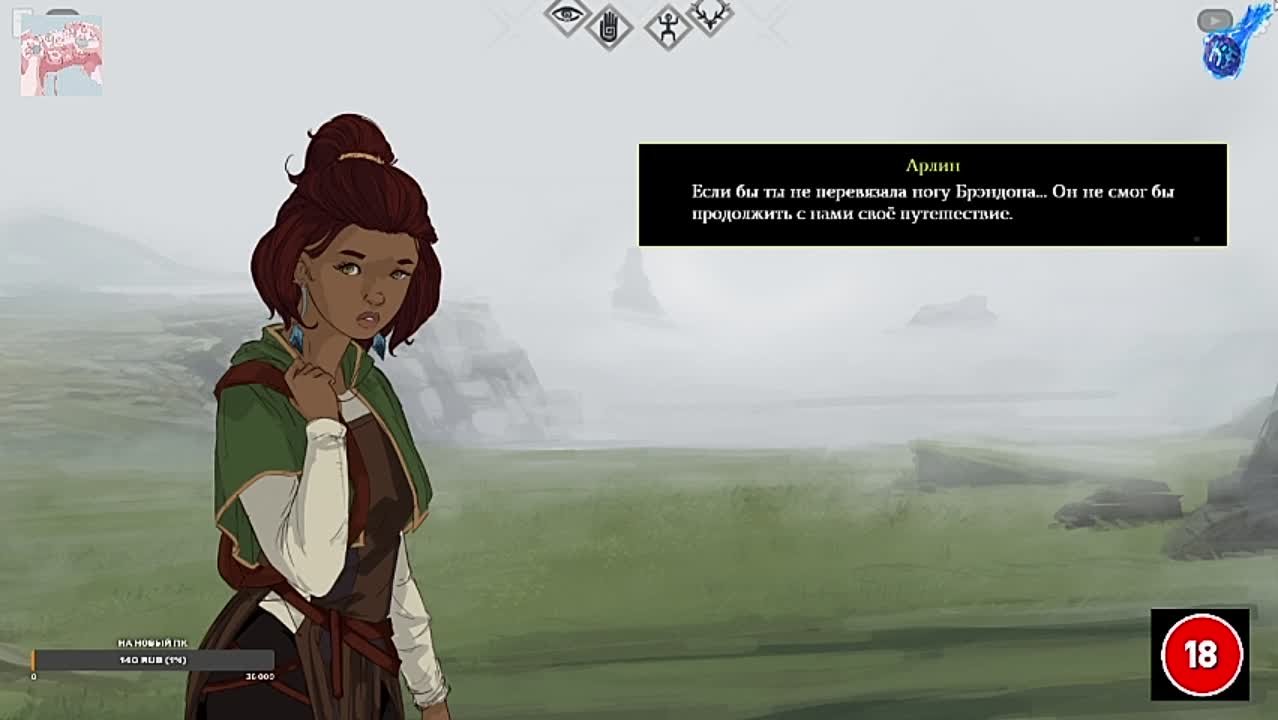Viewport: 1278px width, 720px height.
Task: Open the human figure diamond icon
Action: (668, 27)
